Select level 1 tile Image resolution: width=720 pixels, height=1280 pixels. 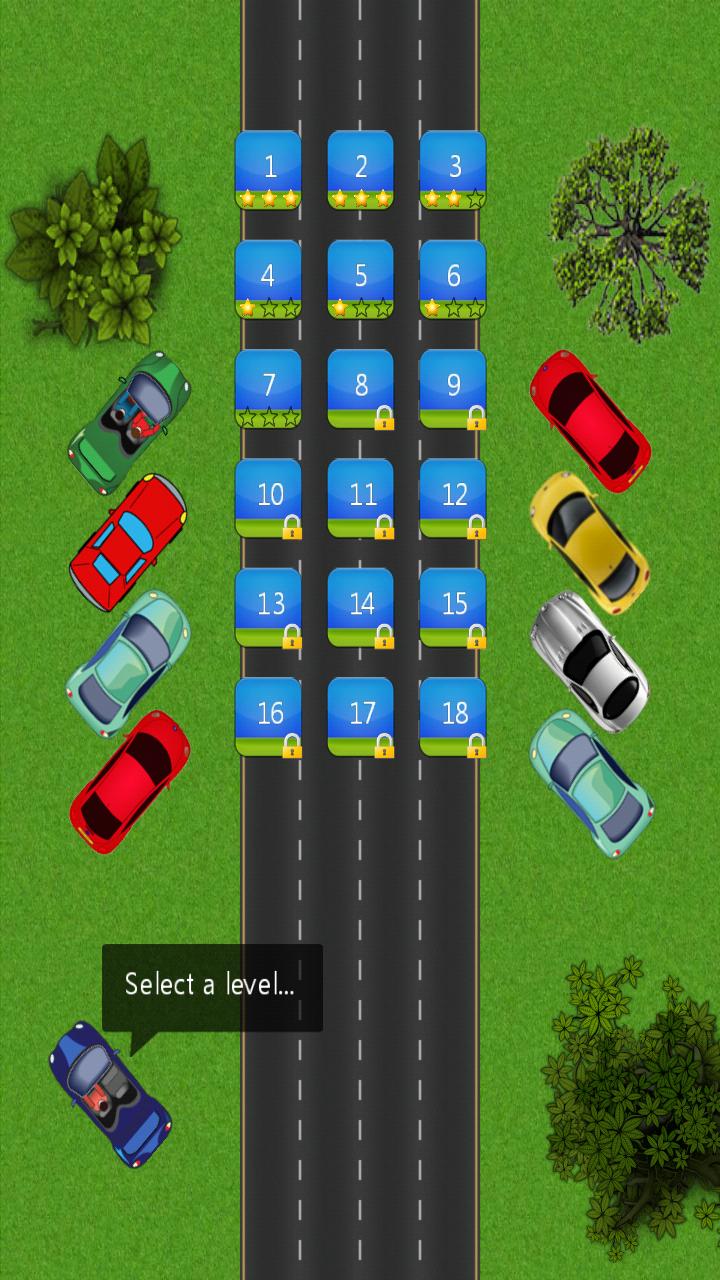pos(268,170)
